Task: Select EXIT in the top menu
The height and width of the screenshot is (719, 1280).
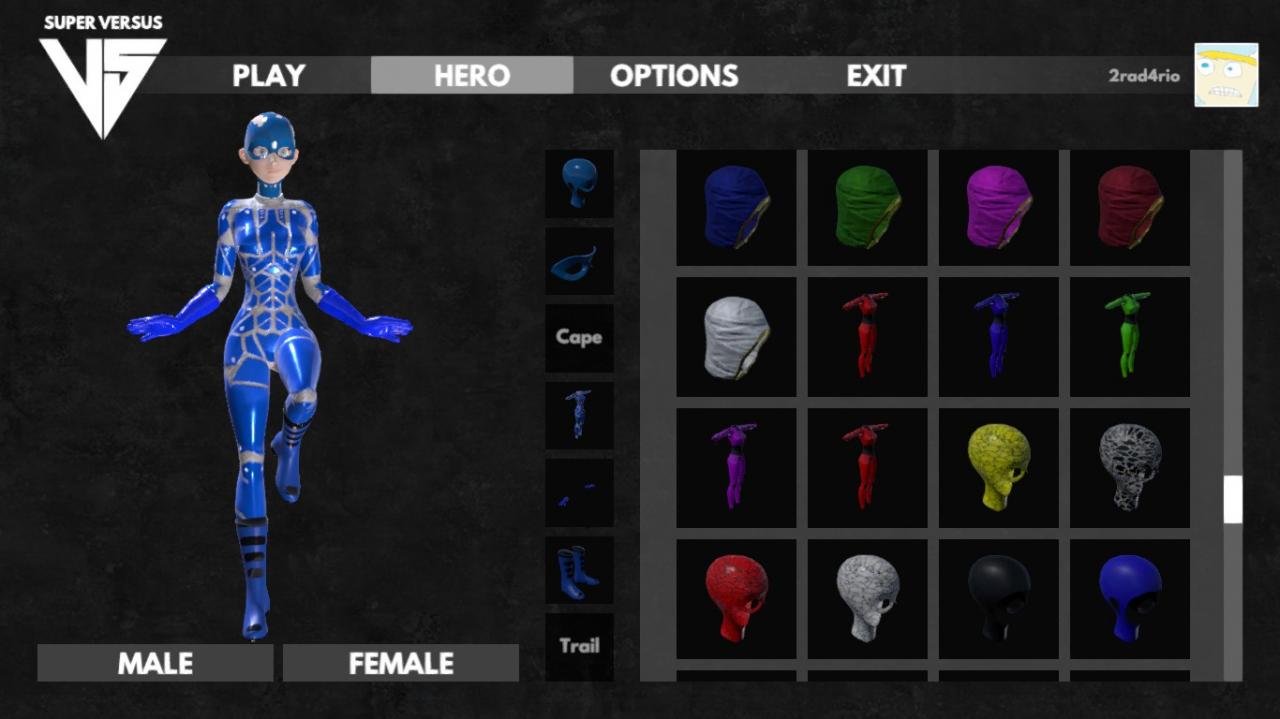Action: (876, 75)
